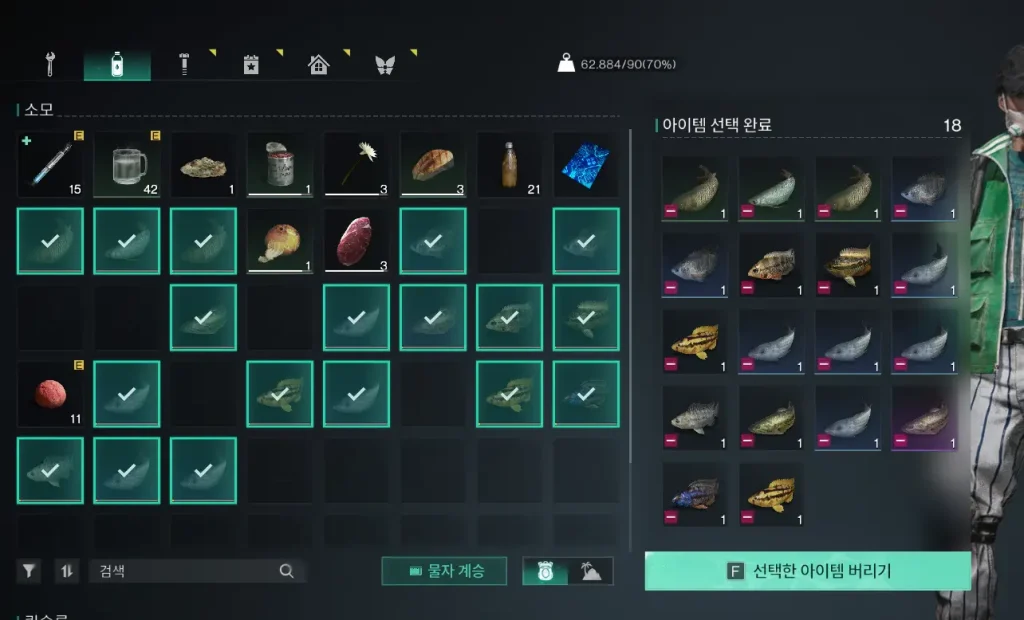Pick the white daisy flower slot
The height and width of the screenshot is (620, 1024).
click(357, 164)
